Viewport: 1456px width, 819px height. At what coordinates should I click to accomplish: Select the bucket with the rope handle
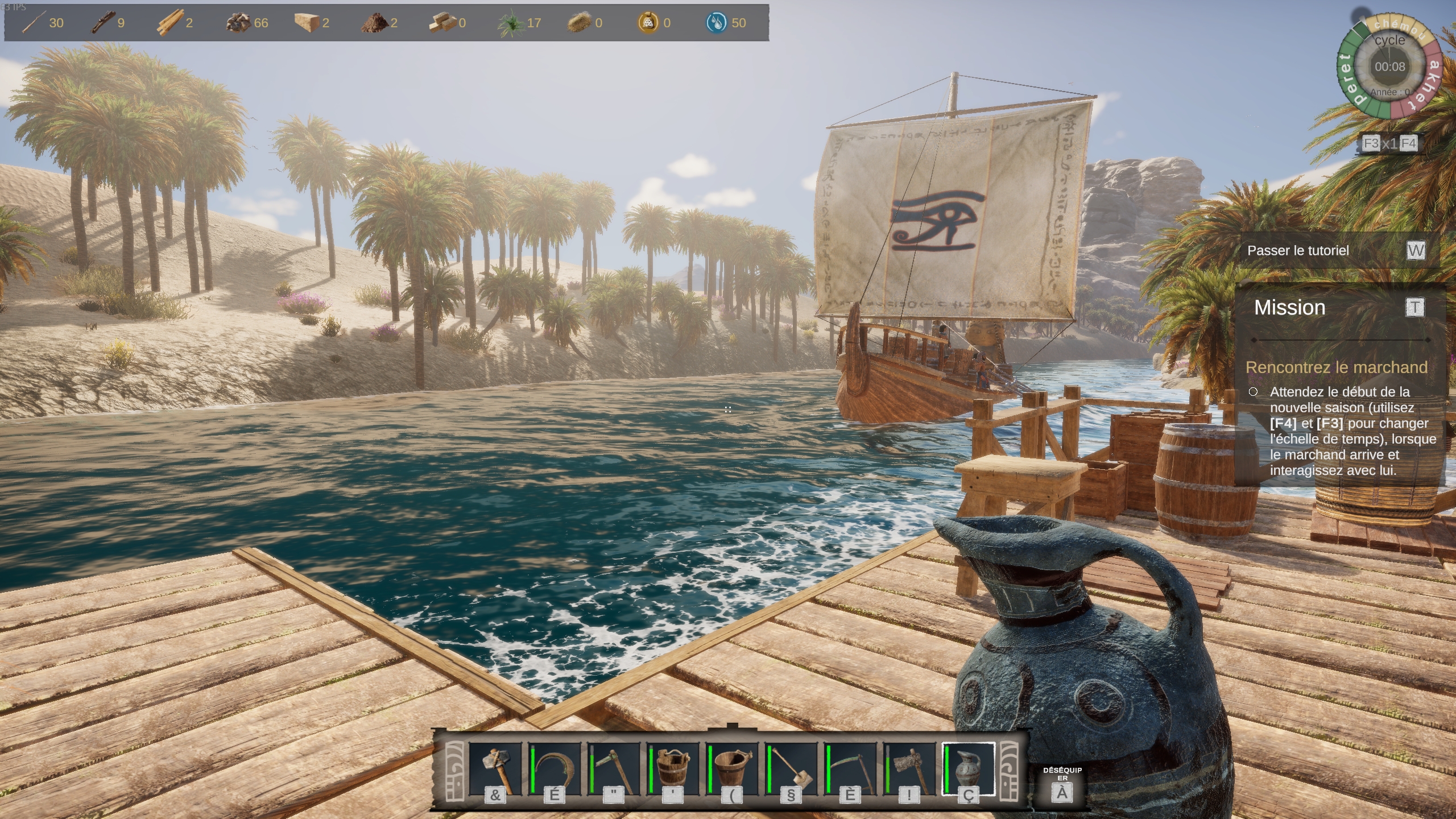click(x=672, y=770)
